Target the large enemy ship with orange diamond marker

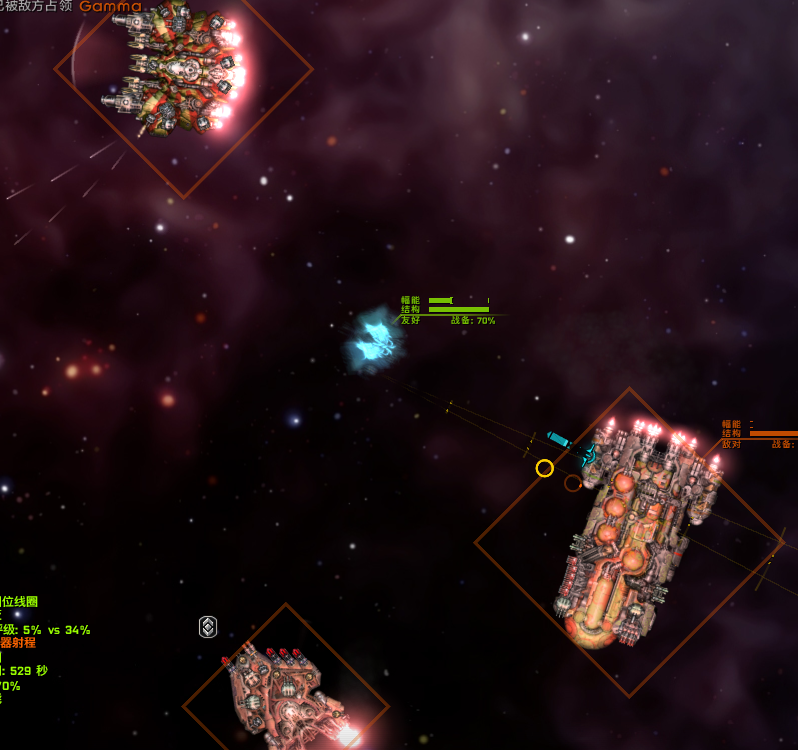(630, 540)
